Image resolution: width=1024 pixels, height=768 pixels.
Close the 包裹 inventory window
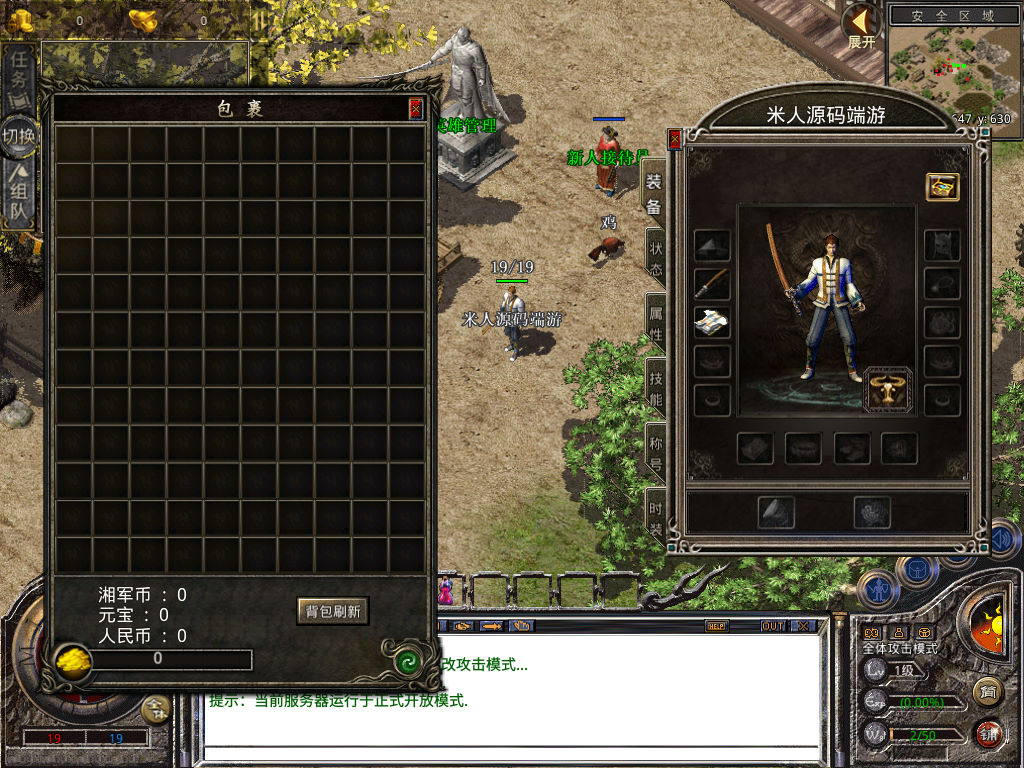click(x=415, y=109)
